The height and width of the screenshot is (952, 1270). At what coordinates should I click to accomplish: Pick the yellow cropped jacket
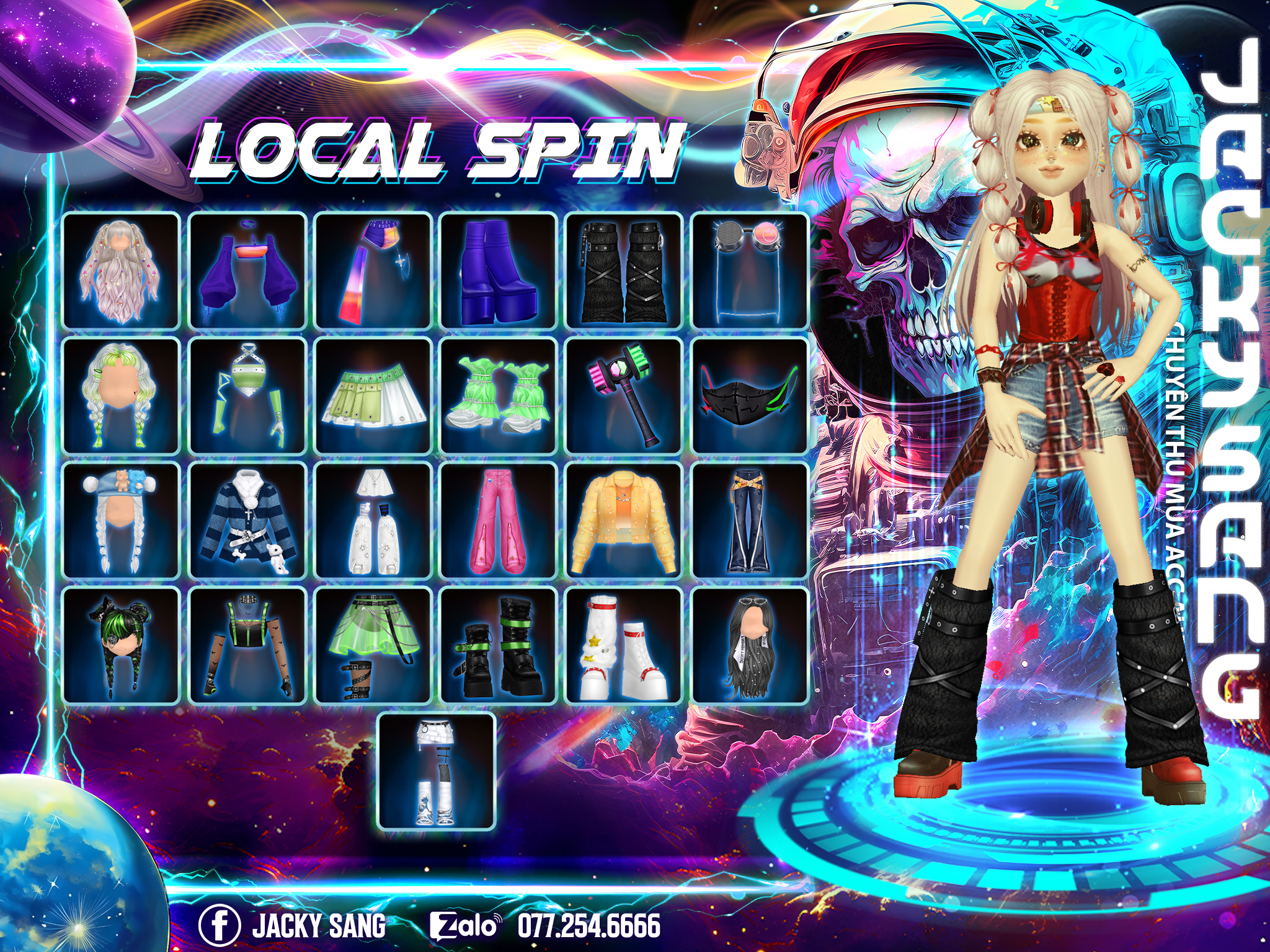[624, 521]
